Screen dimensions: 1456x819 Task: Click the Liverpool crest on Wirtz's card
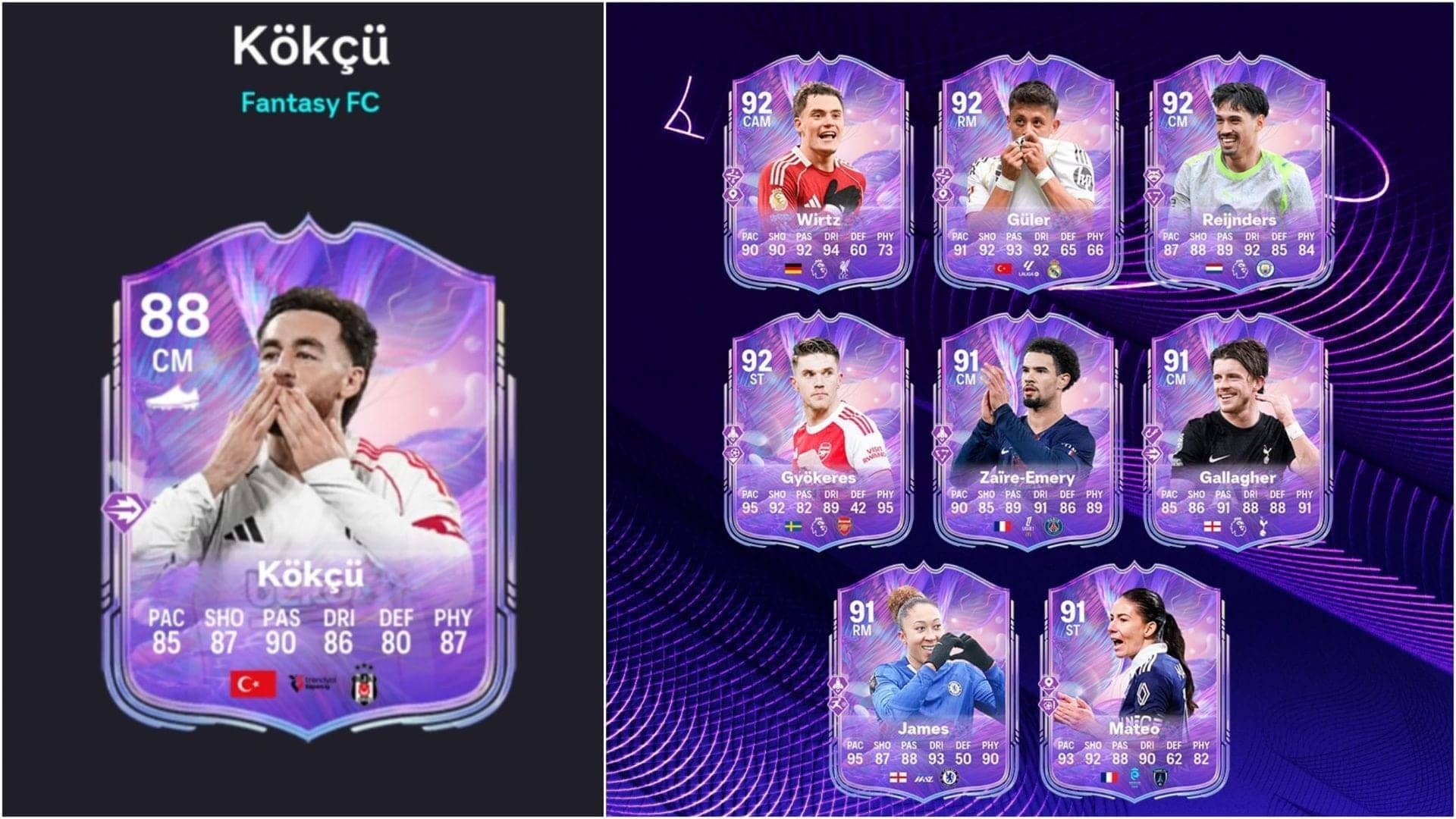(844, 268)
